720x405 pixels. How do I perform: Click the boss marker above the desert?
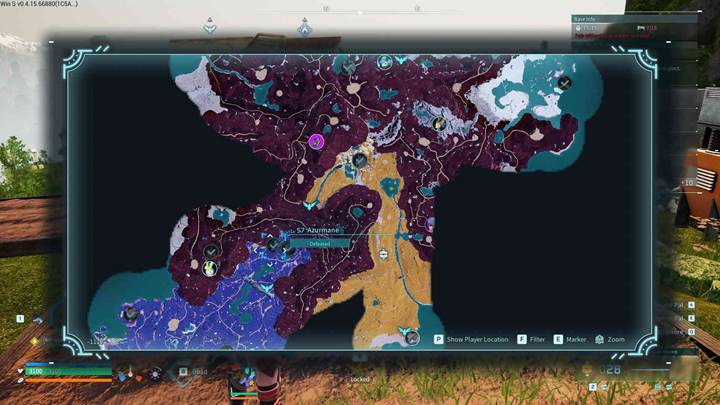pyautogui.click(x=360, y=159)
